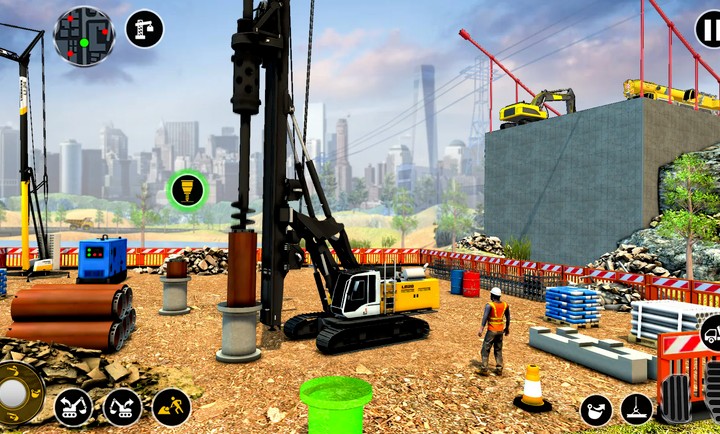
Task: Open the circular minimap
Action: (84, 35)
